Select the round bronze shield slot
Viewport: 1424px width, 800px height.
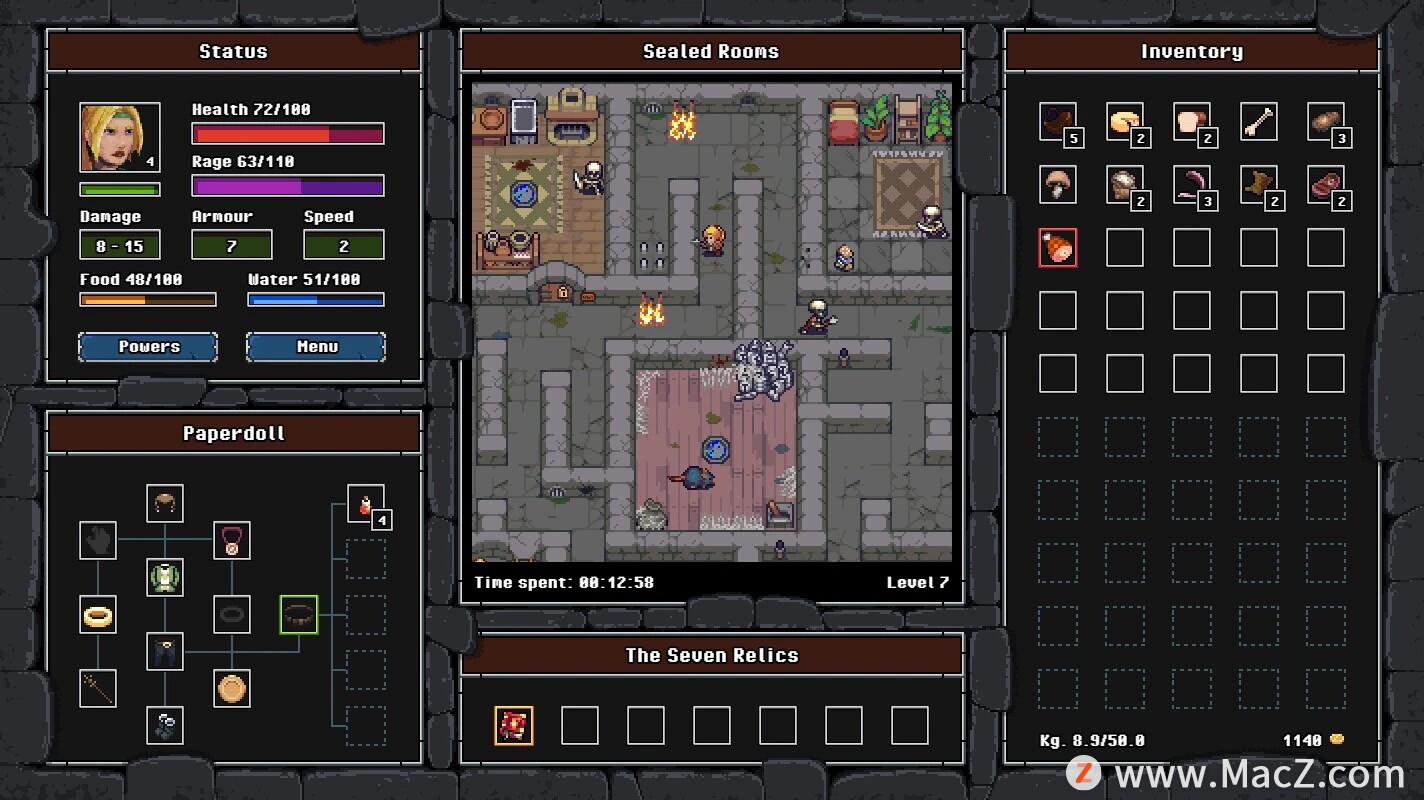click(x=232, y=688)
